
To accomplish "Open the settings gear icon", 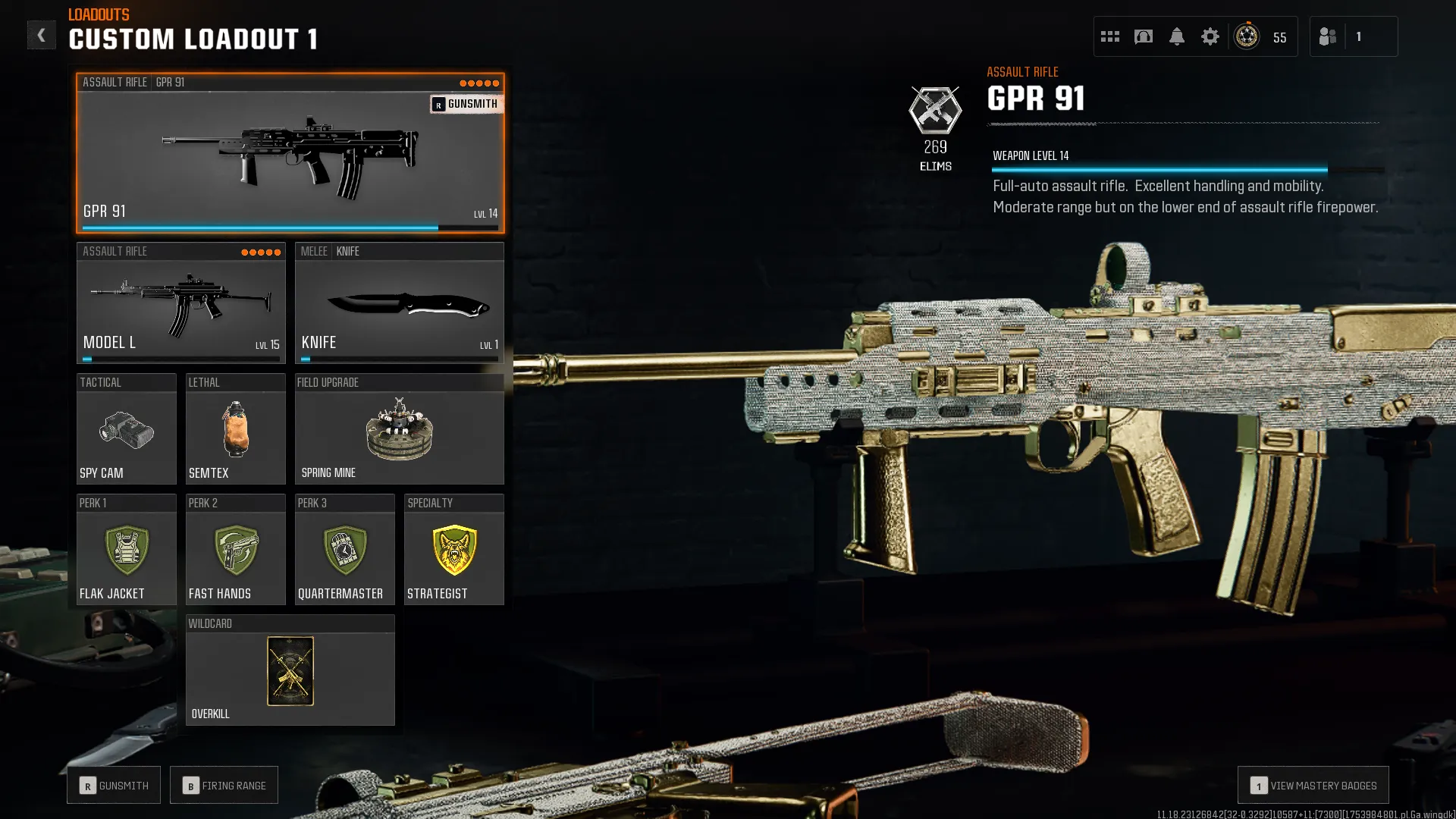I will 1210,36.
